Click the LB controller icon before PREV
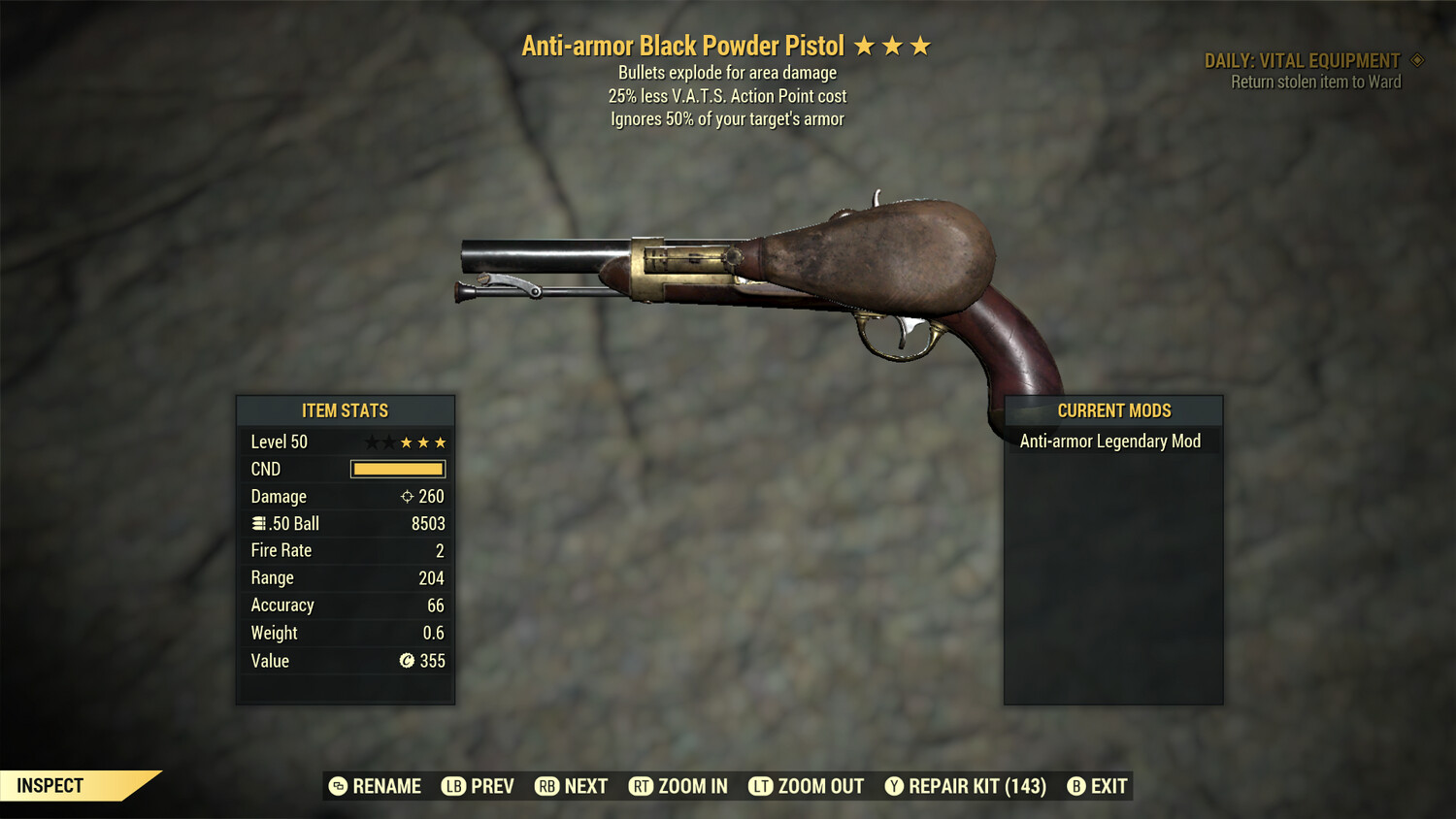This screenshot has width=1456, height=819. pos(452,786)
